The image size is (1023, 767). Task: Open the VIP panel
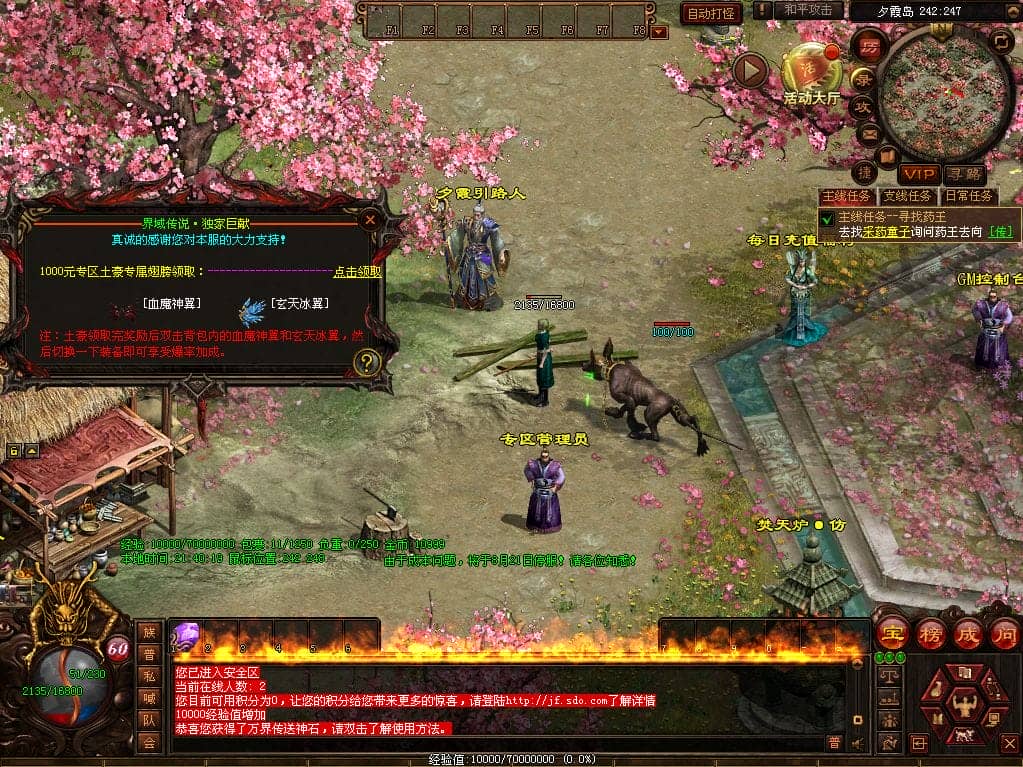[917, 174]
